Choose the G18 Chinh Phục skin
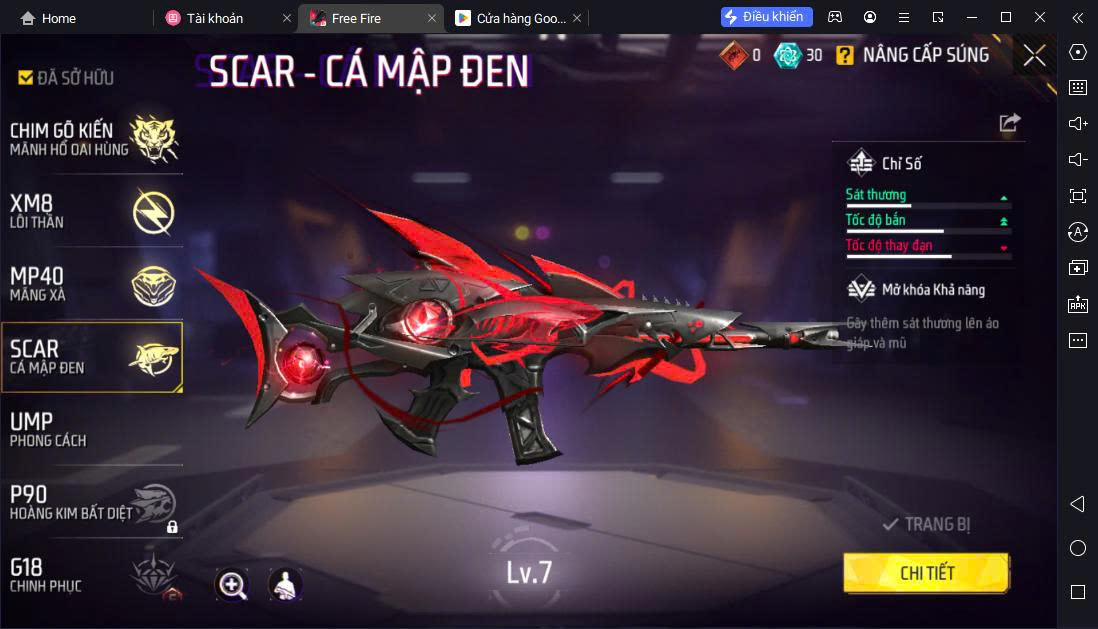Image resolution: width=1098 pixels, height=629 pixels. click(92, 574)
